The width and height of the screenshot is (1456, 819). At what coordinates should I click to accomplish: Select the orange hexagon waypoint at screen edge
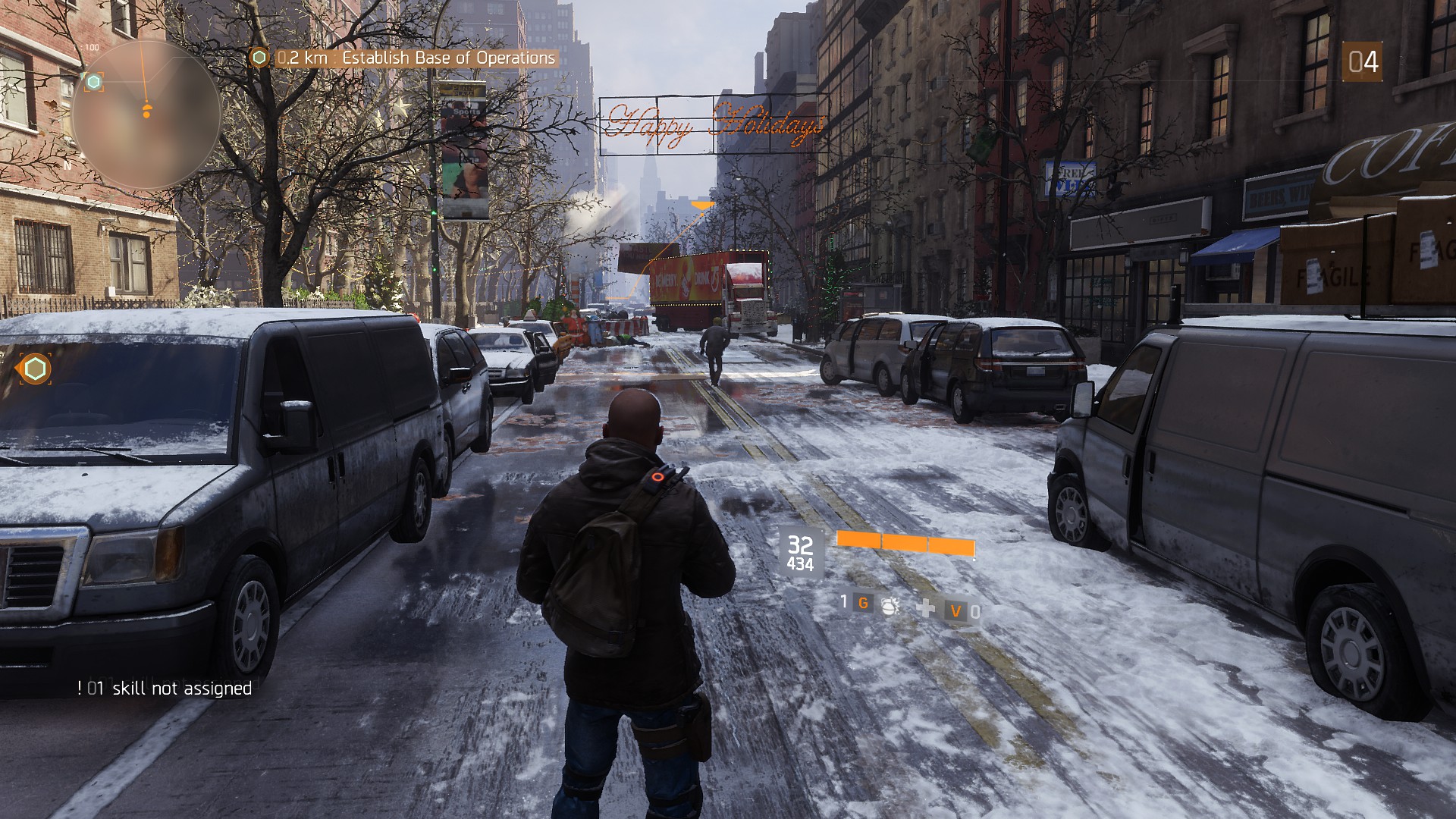pos(35,369)
